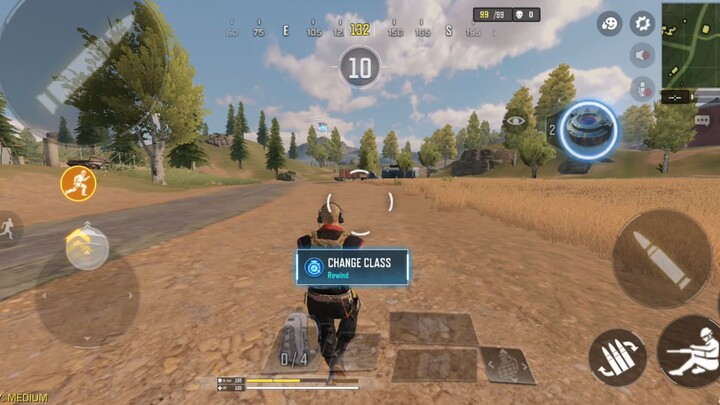This screenshot has height=405, width=720.
Task: Open the emote smiley menu
Action: coord(609,23)
